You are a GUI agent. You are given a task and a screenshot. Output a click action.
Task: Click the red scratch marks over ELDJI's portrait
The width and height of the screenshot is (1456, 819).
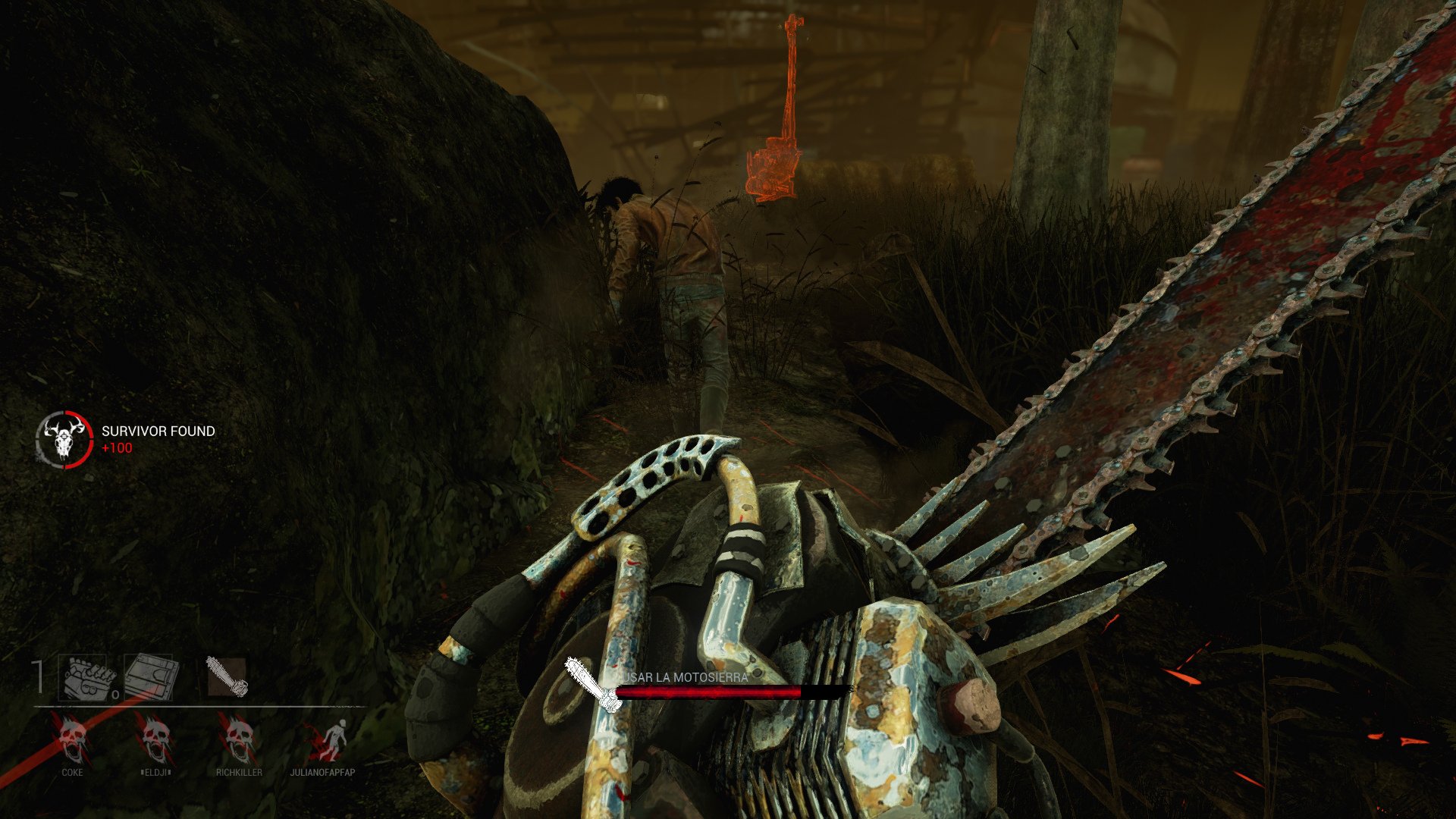(x=140, y=728)
